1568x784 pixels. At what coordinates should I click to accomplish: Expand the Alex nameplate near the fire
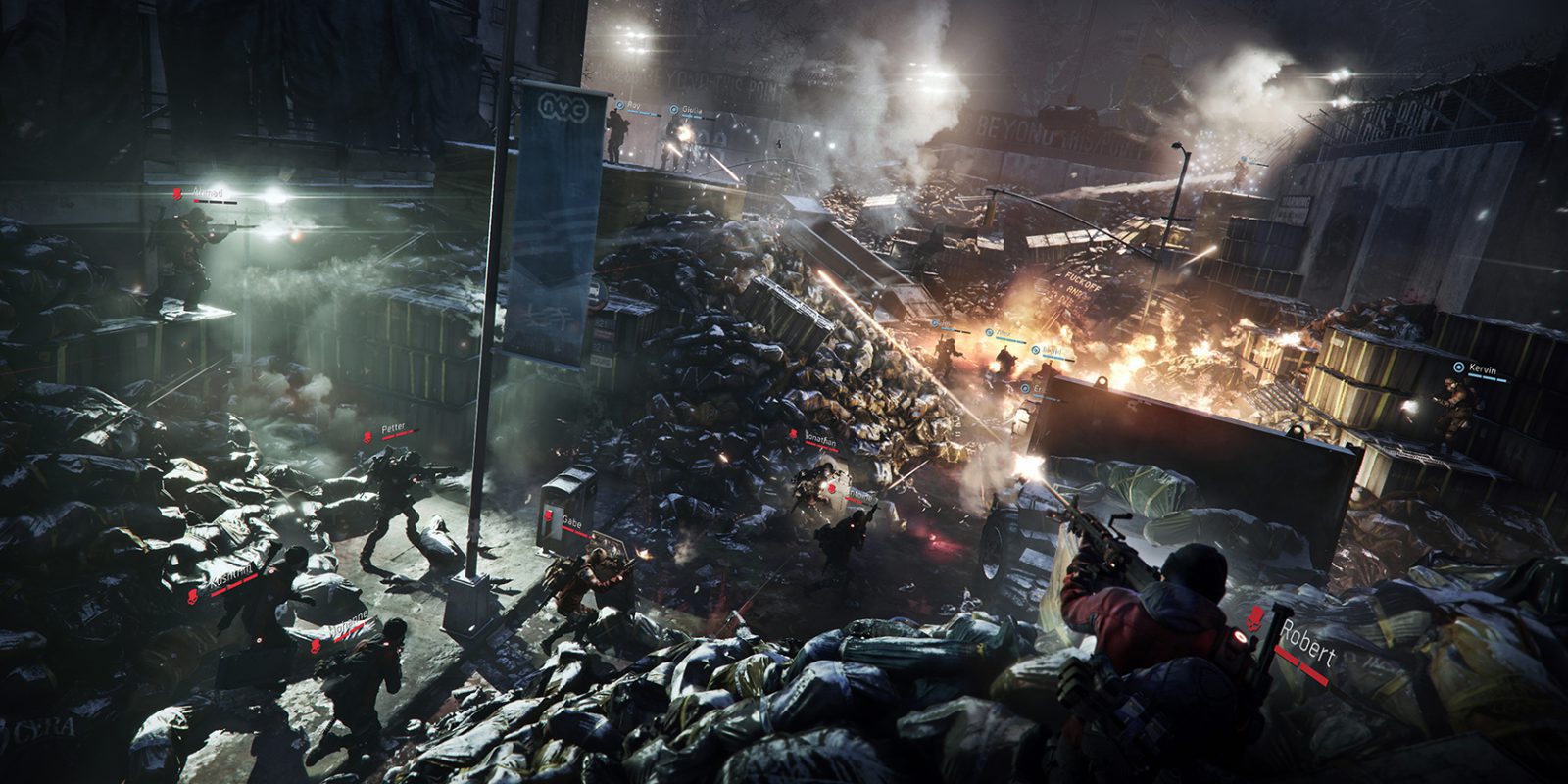(990, 333)
